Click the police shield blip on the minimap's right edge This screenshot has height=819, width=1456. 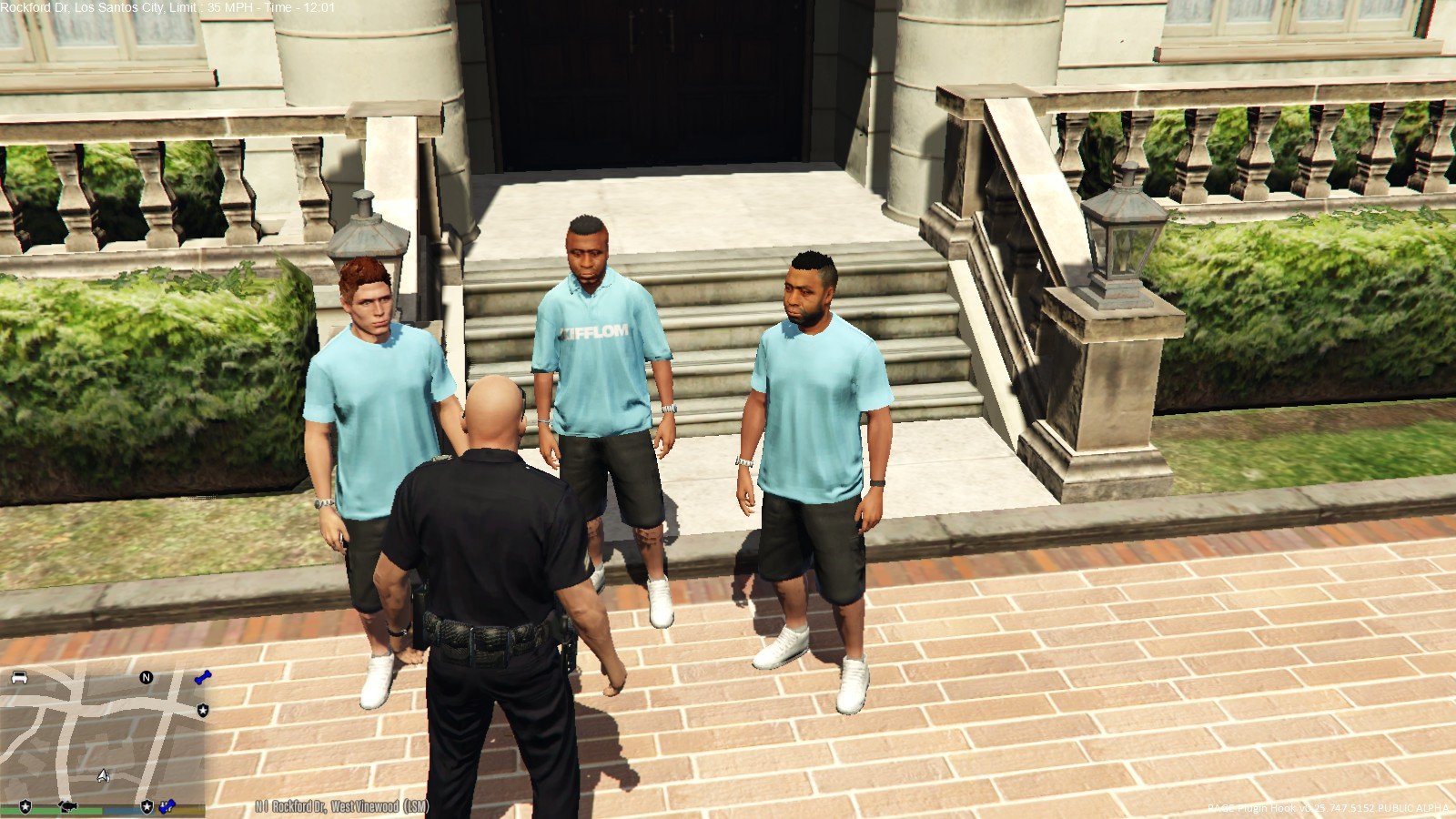[202, 711]
